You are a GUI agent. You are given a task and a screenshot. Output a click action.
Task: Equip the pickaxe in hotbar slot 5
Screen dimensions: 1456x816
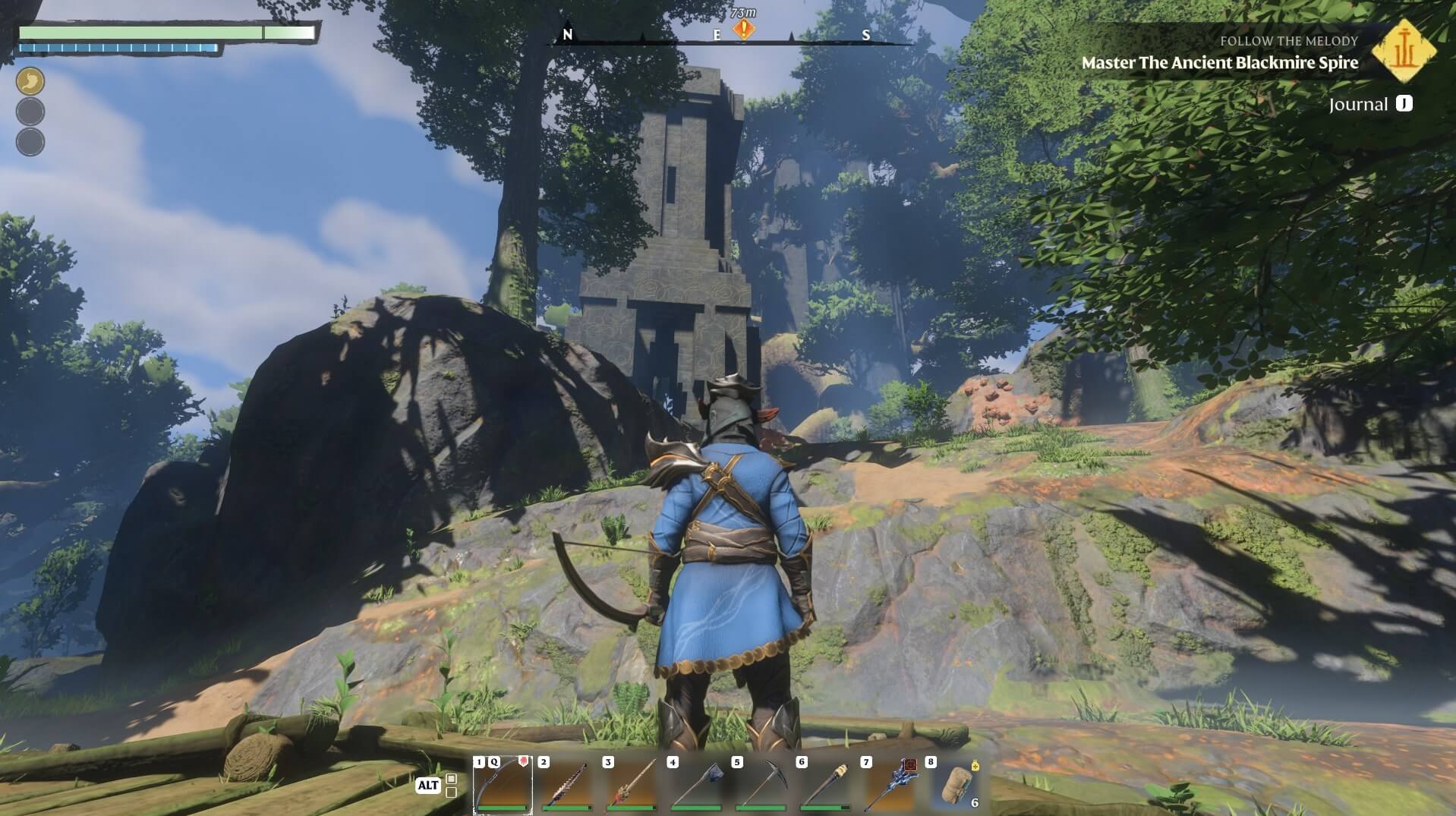click(761, 785)
